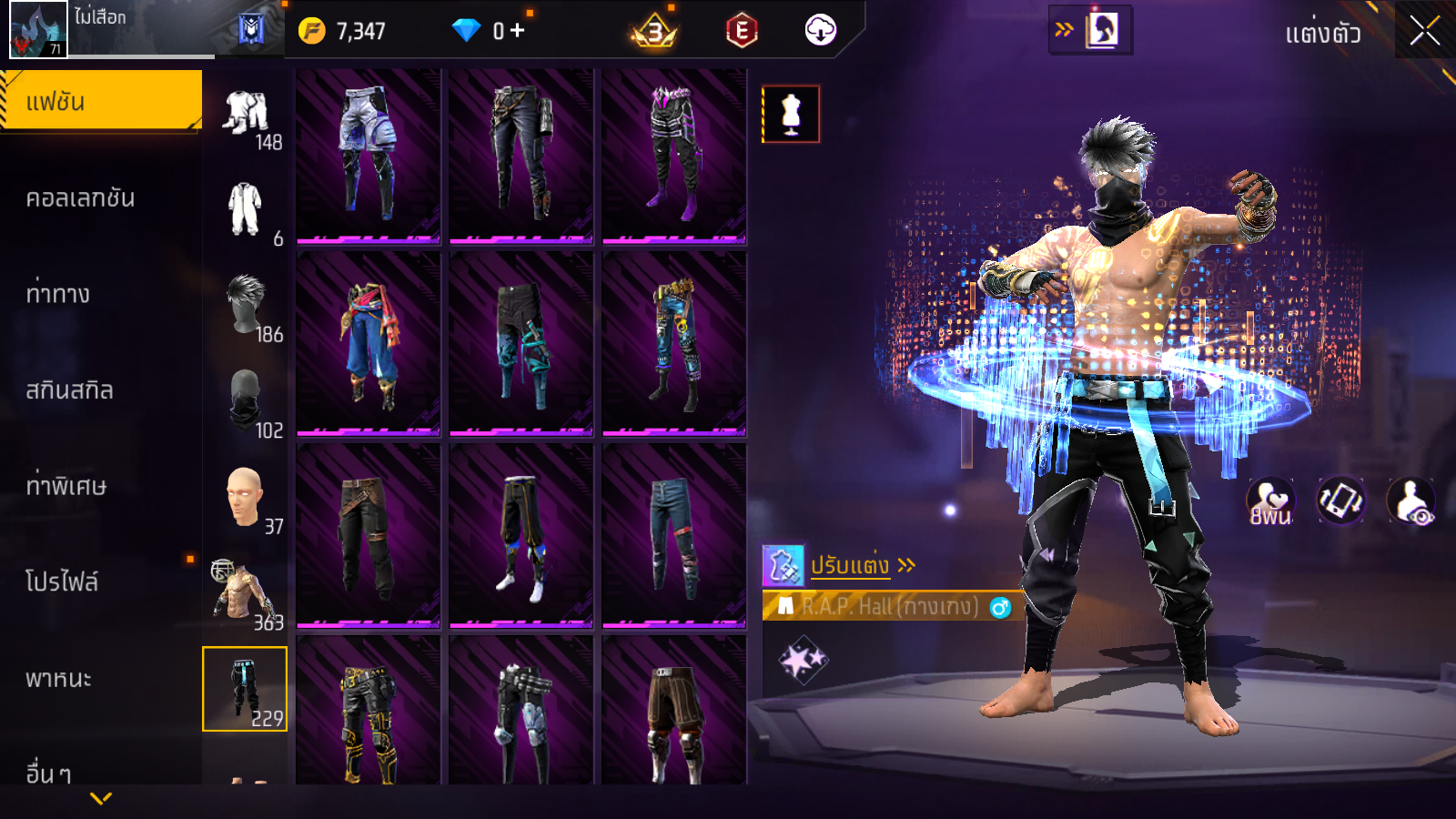Close the dress-up screen with X
1456x819 pixels.
pos(1424,31)
